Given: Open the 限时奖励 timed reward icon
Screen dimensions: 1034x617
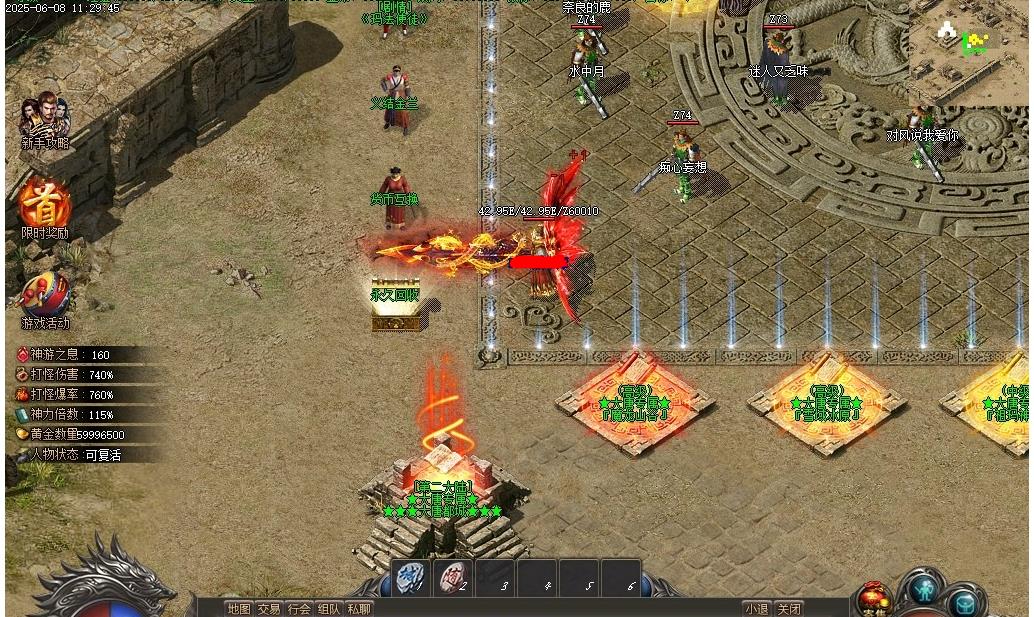Looking at the screenshot, I should pos(45,203).
